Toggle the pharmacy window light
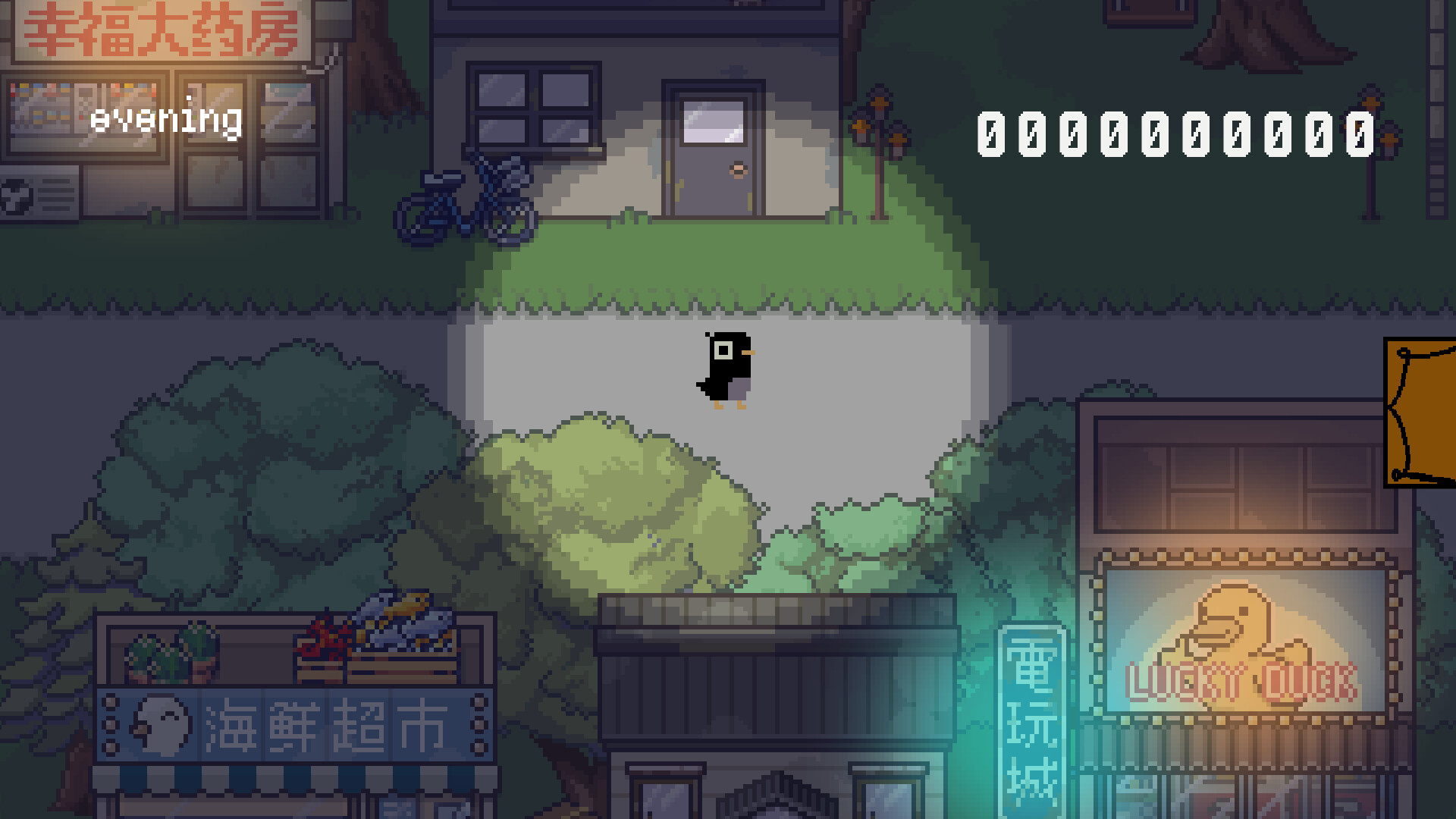The image size is (1456, 819). pyautogui.click(x=45, y=99)
